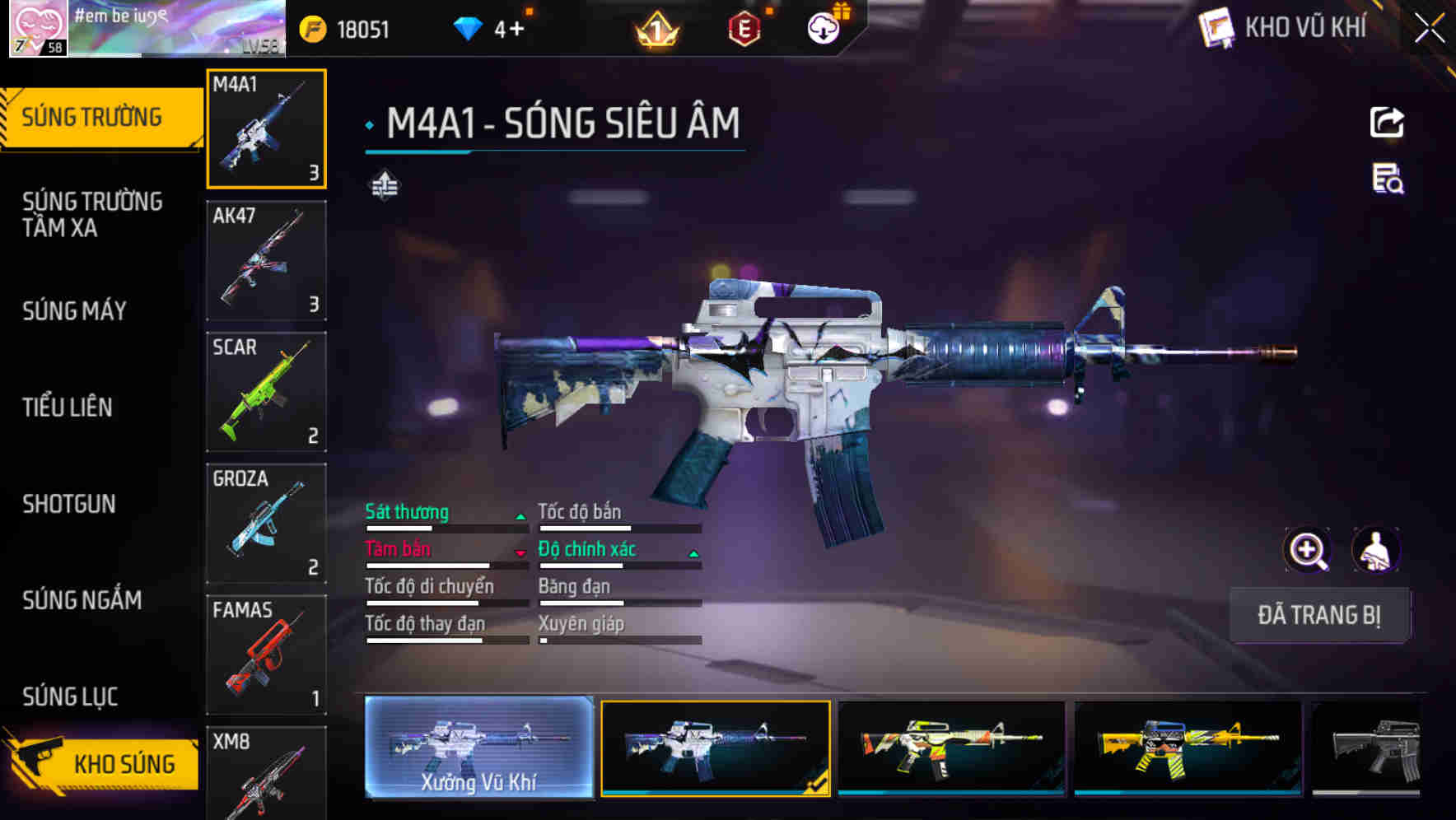Viewport: 1456px width, 820px height.
Task: Pick the GROZA weapon tile
Action: point(266,524)
